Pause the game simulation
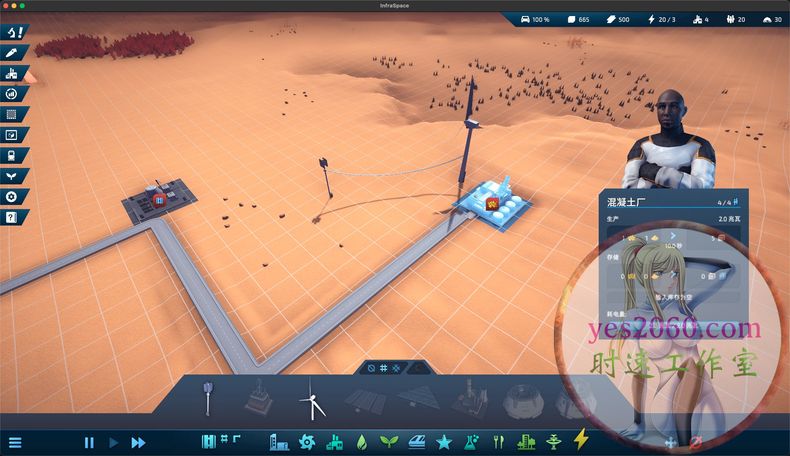Image resolution: width=790 pixels, height=456 pixels. point(89,442)
